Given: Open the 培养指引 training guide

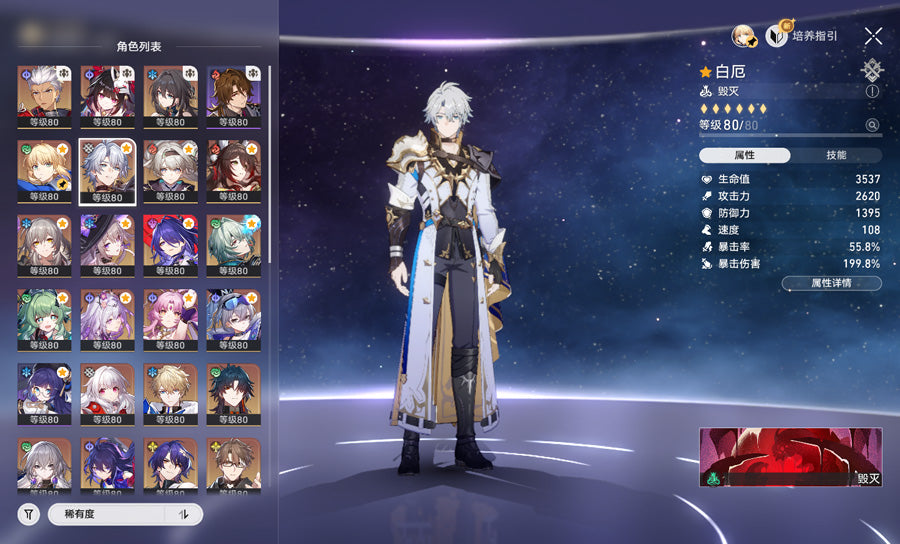Looking at the screenshot, I should (x=802, y=36).
